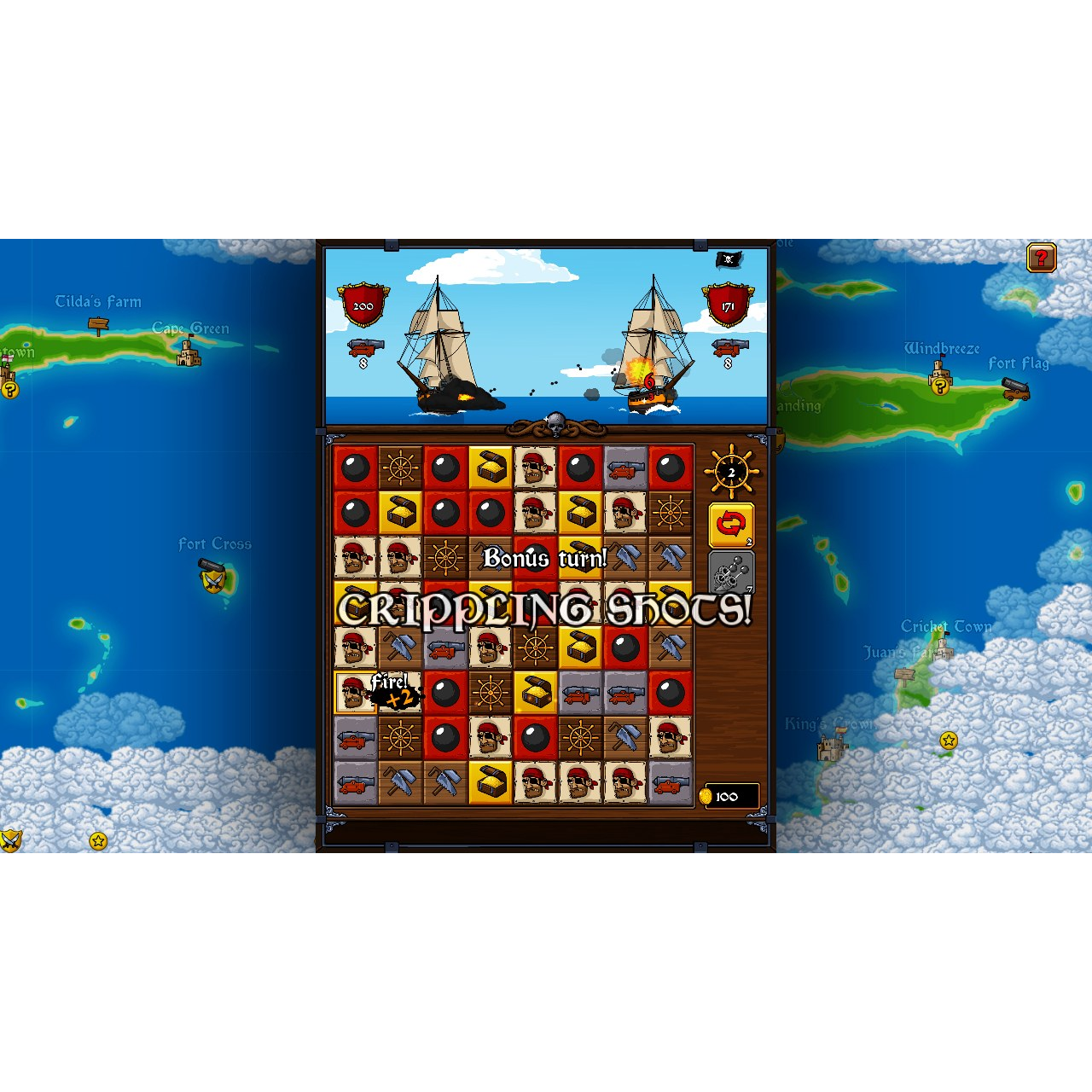Click the gold star badge near Cricket Town
1092x1092 pixels.
949,741
